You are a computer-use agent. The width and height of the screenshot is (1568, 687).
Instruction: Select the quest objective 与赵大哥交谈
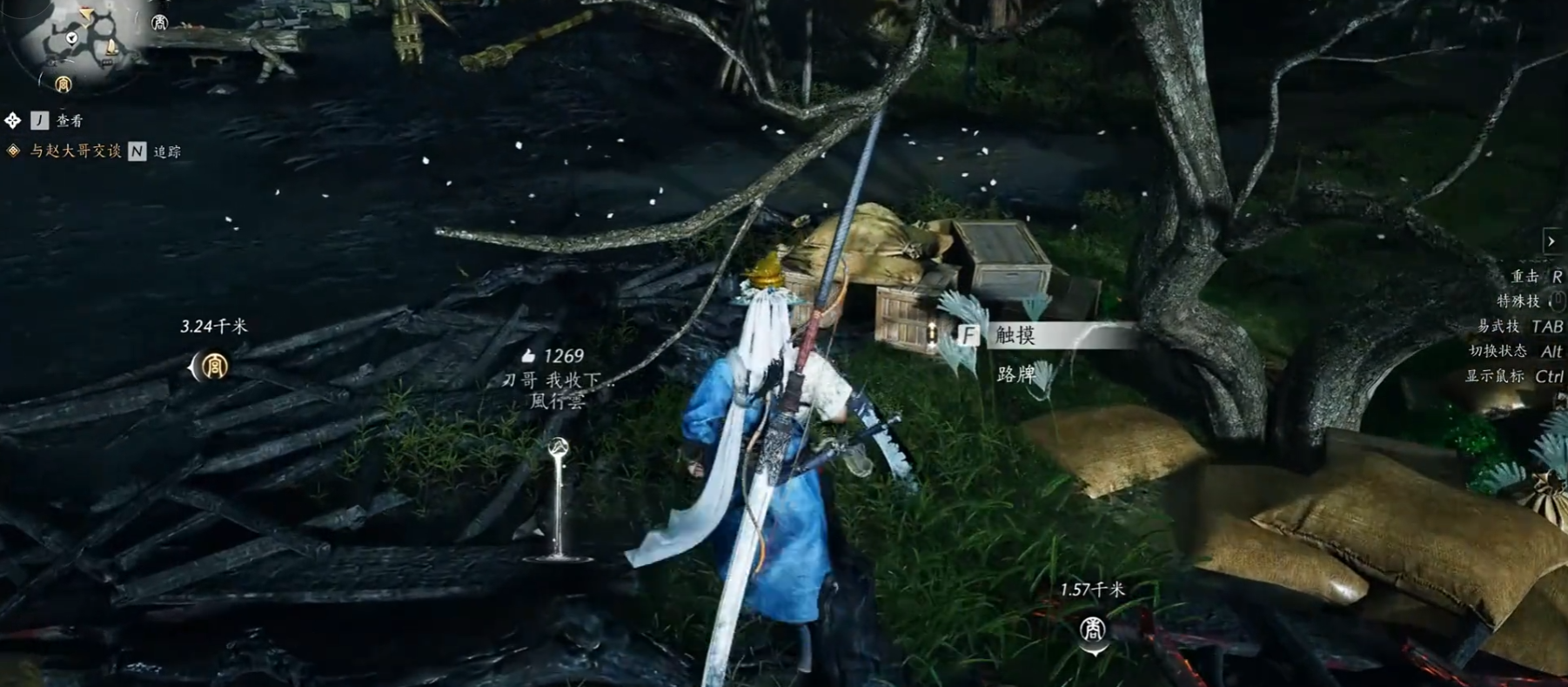click(x=75, y=152)
